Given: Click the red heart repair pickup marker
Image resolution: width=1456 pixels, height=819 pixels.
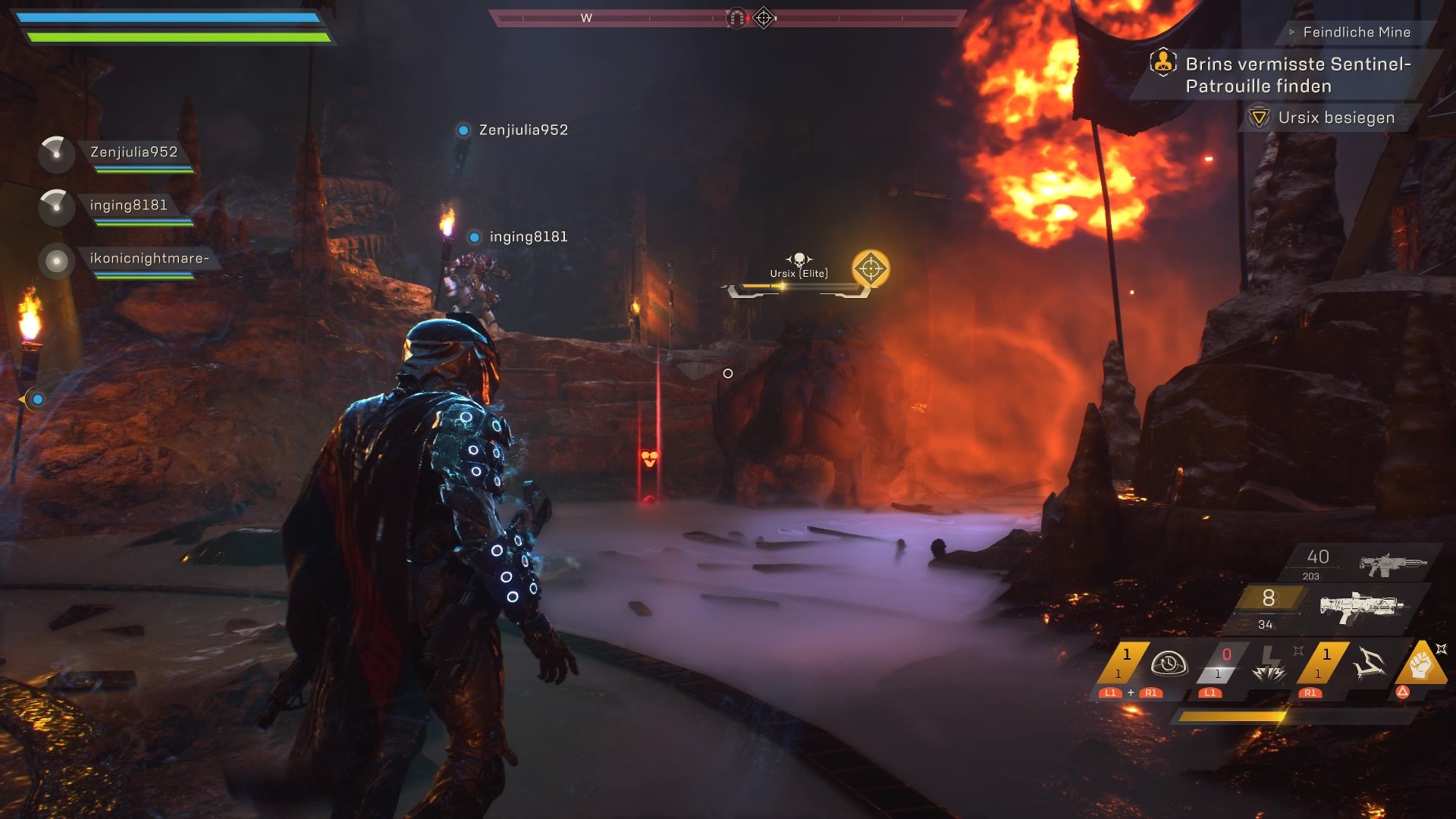Looking at the screenshot, I should [649, 458].
